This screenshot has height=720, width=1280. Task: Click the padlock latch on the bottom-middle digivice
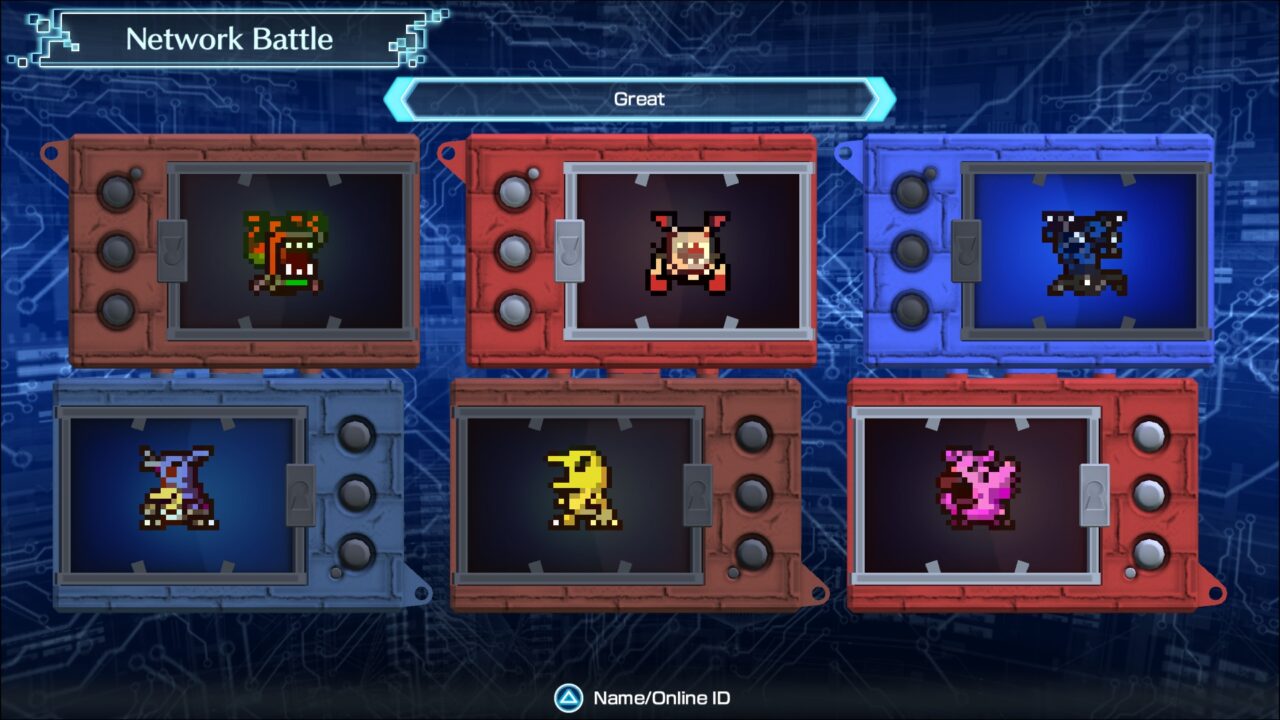[699, 497]
